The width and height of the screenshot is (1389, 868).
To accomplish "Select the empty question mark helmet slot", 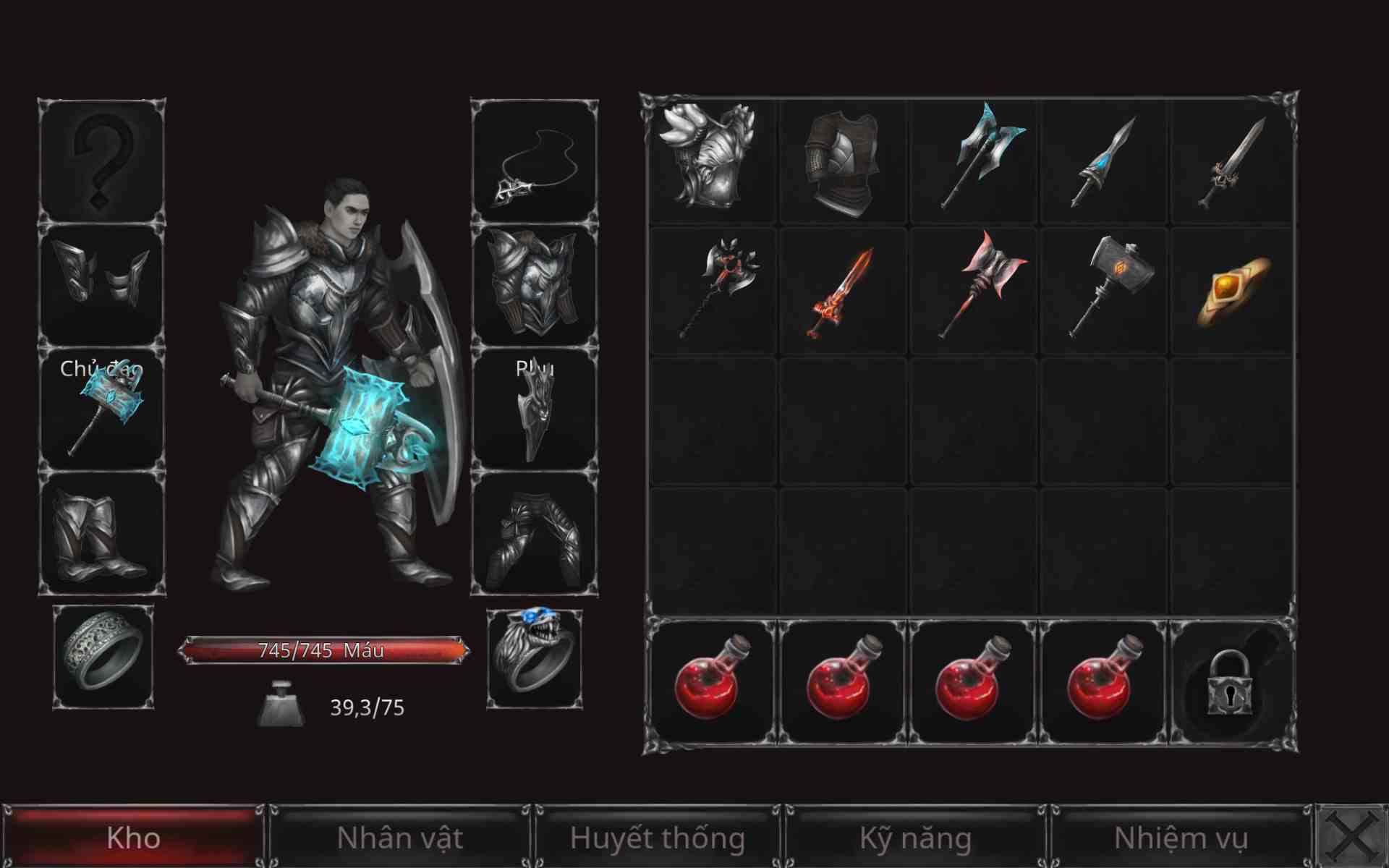I will click(101, 162).
